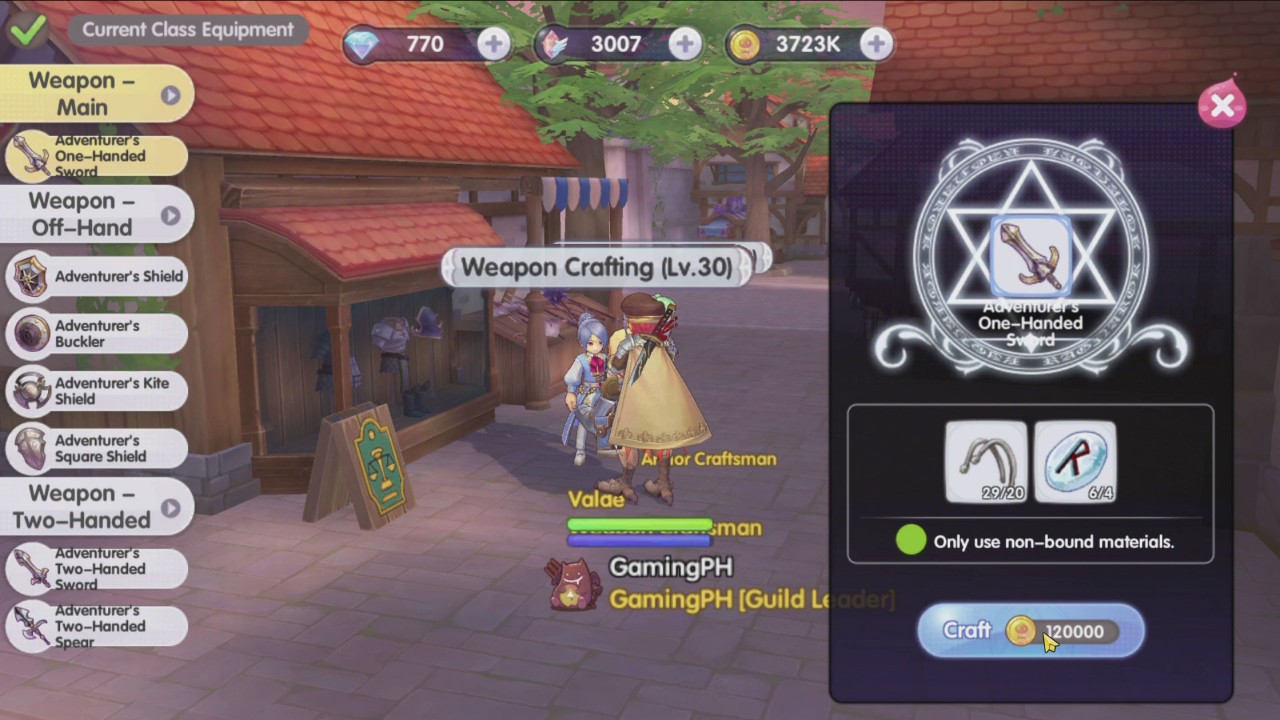
Task: Expand the Weapon – Off-Hand category
Action: tap(97, 214)
